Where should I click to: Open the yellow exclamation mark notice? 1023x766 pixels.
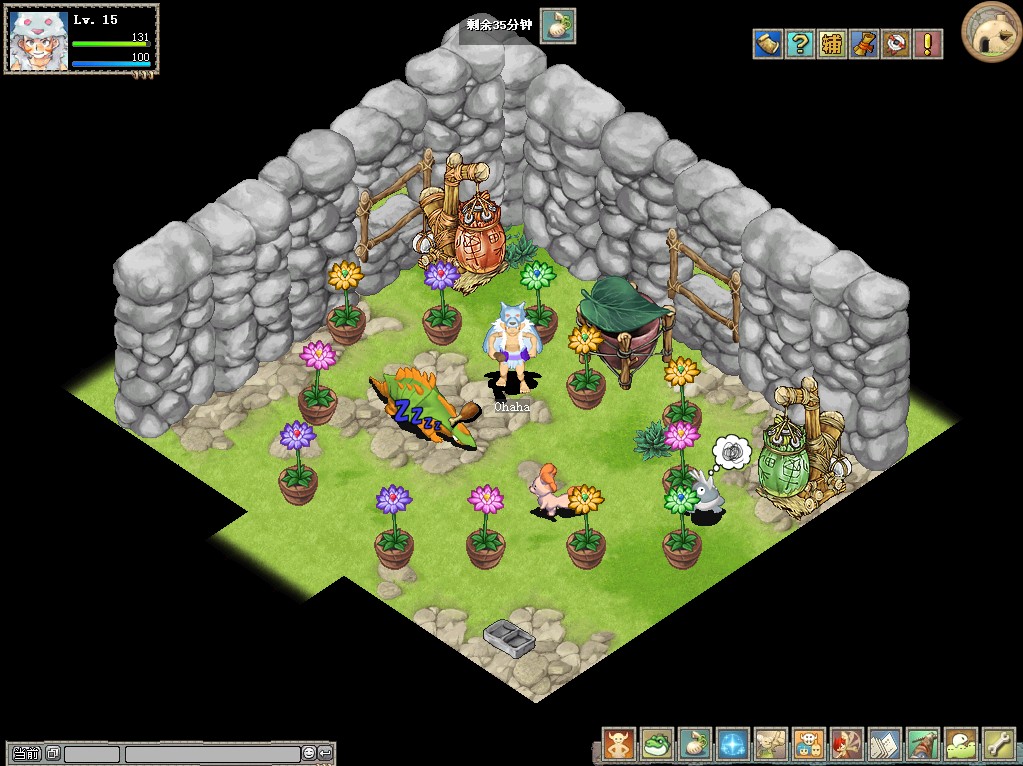pyautogui.click(x=928, y=44)
